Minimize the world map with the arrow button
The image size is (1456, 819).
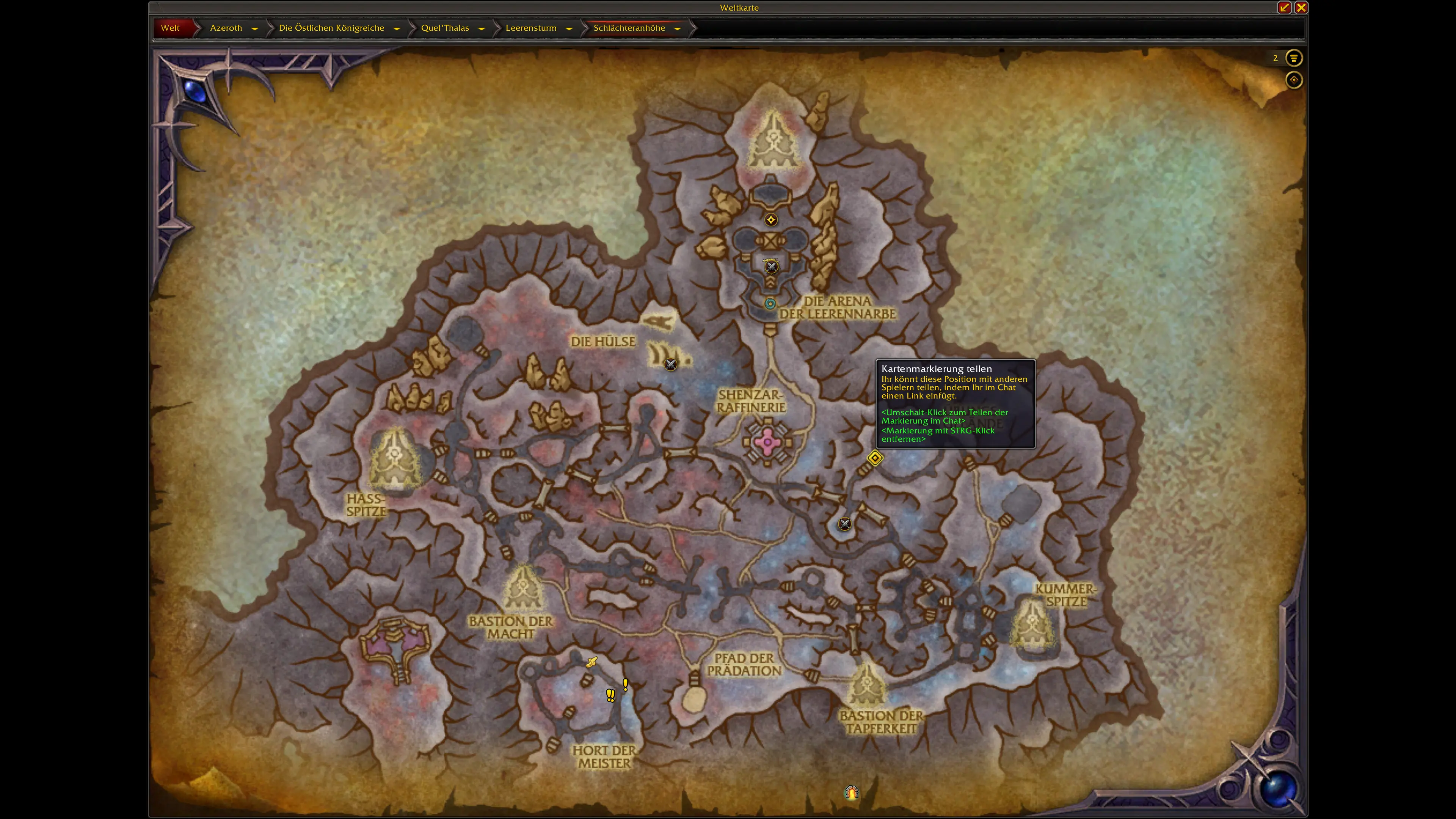1283,7
